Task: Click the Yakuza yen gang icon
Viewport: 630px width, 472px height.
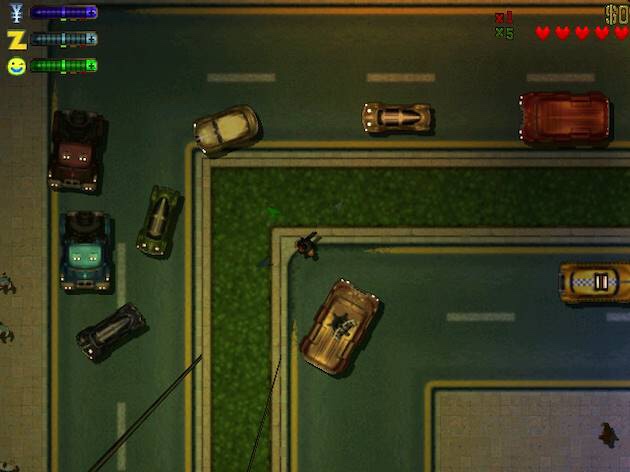Action: coord(16,13)
